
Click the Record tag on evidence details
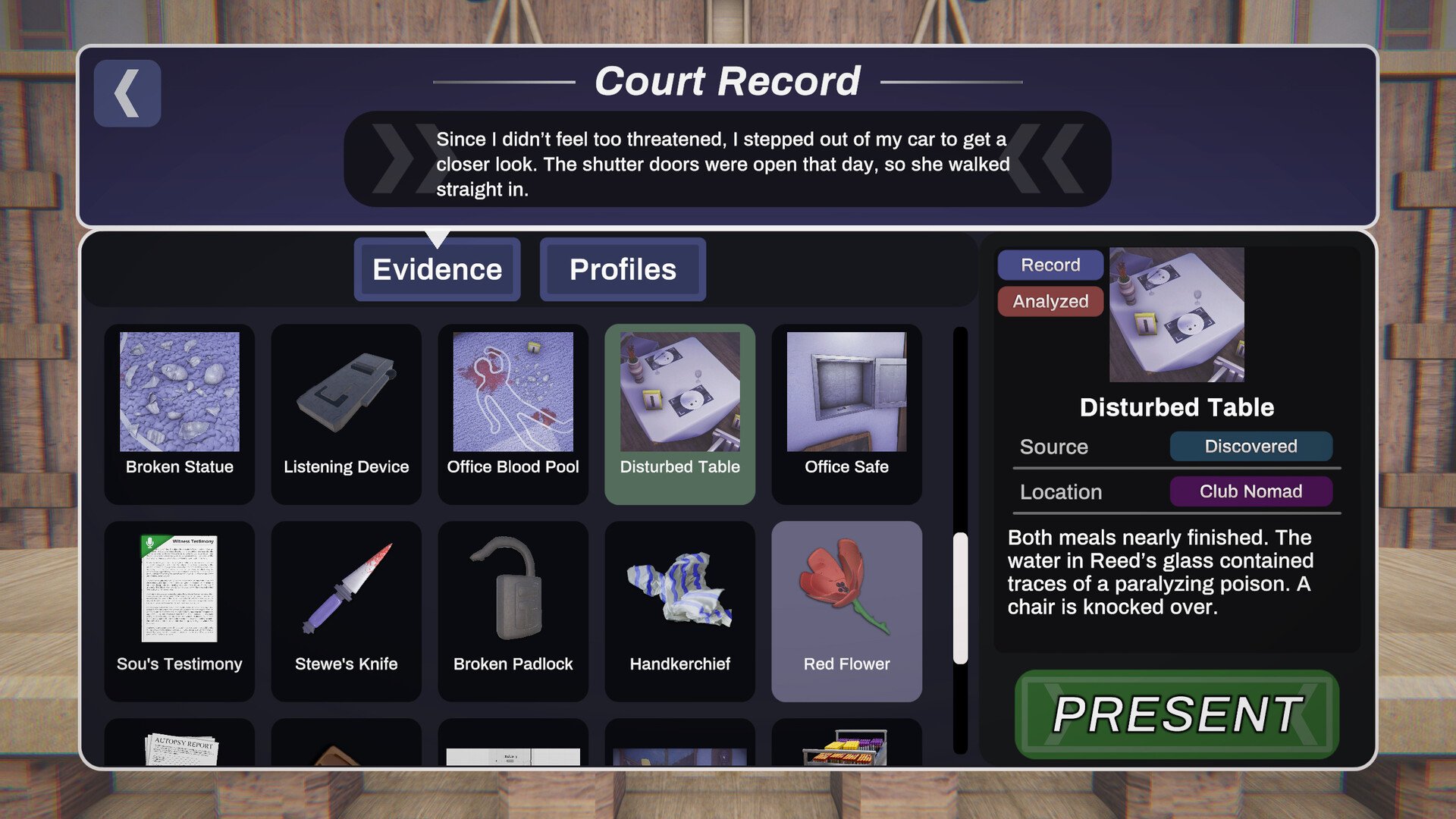tap(1050, 265)
